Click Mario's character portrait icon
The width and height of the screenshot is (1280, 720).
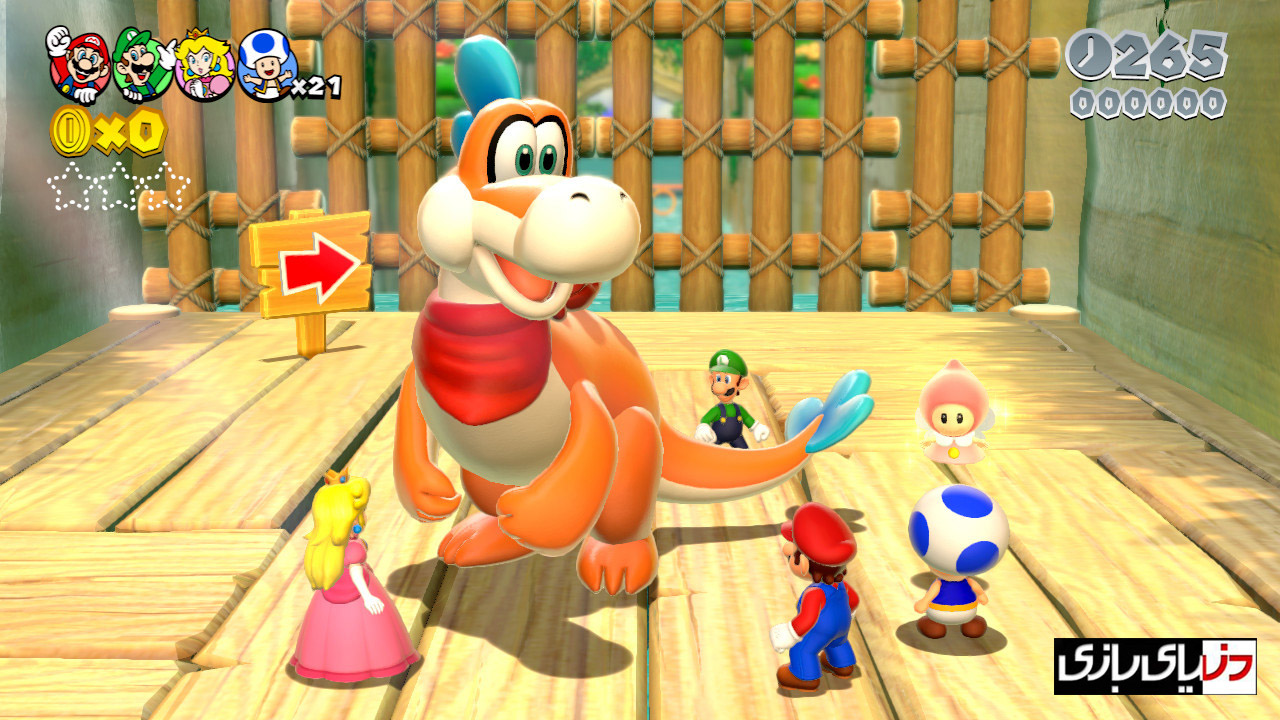pyautogui.click(x=79, y=65)
